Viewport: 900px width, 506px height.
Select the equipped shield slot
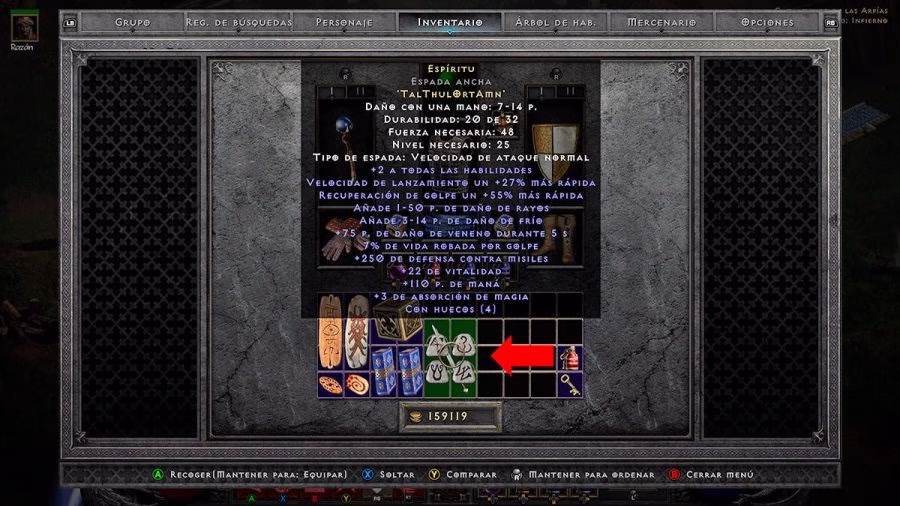tap(546, 140)
